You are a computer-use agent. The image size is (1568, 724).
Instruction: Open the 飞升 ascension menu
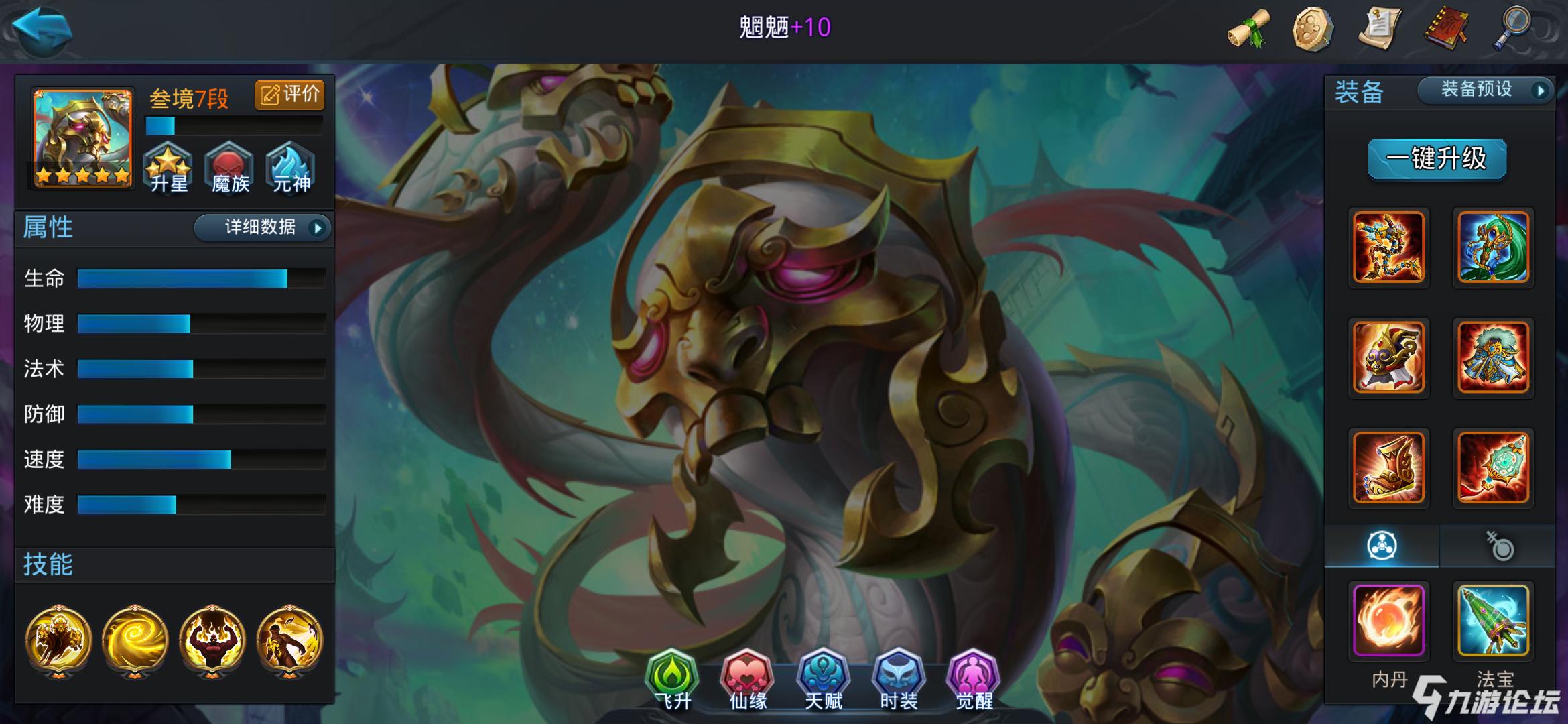coord(671,677)
